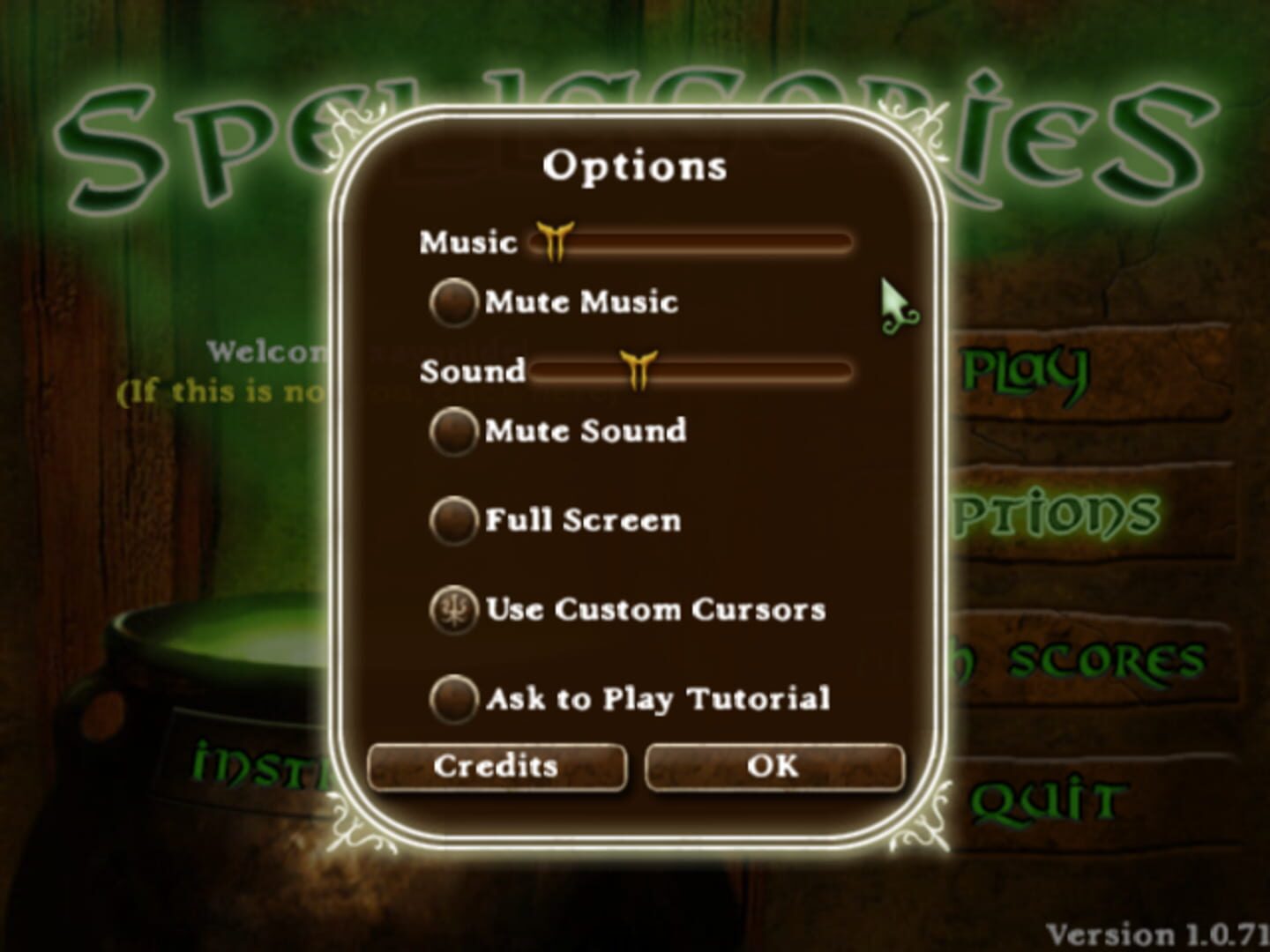Turn on Full Screen mode
Viewport: 1270px width, 952px height.
click(453, 520)
